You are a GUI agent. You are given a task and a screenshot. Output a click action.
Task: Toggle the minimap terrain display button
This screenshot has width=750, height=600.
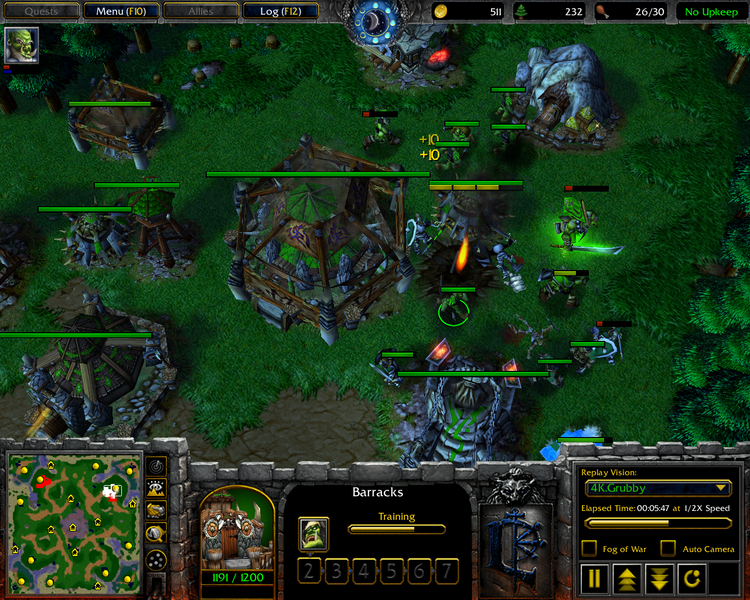(157, 489)
